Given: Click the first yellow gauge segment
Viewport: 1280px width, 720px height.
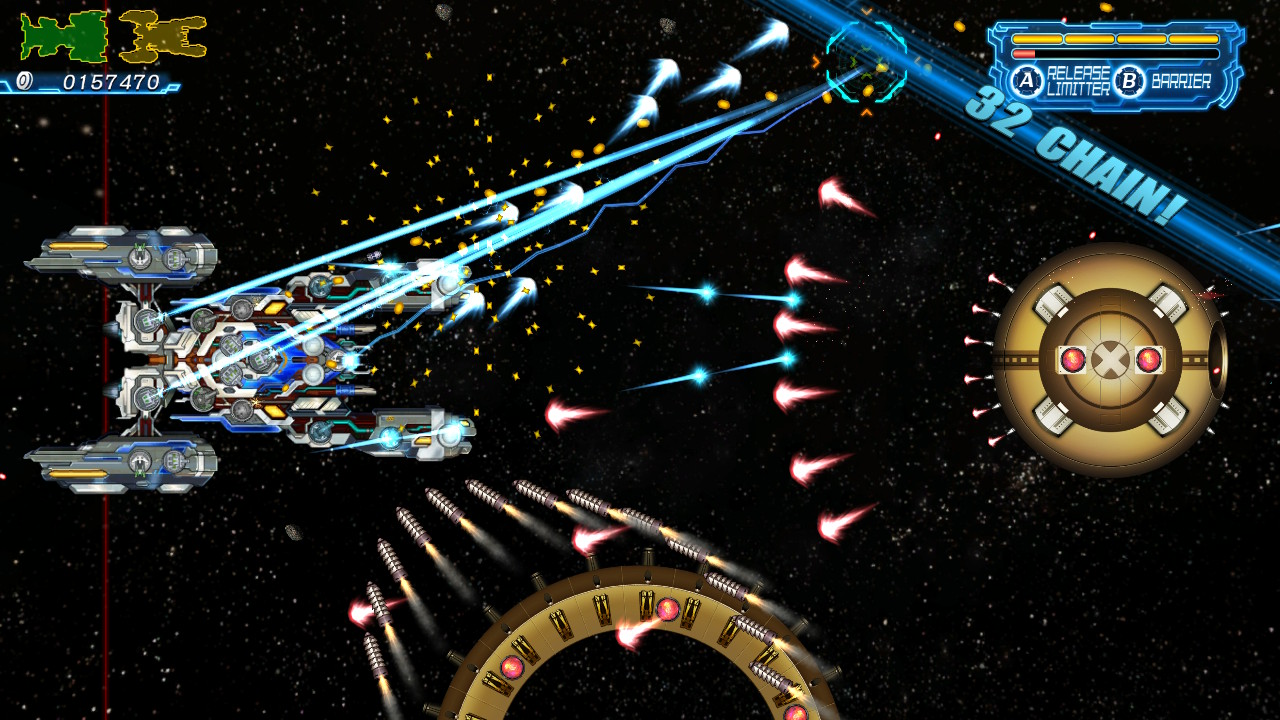Looking at the screenshot, I should click(1037, 38).
